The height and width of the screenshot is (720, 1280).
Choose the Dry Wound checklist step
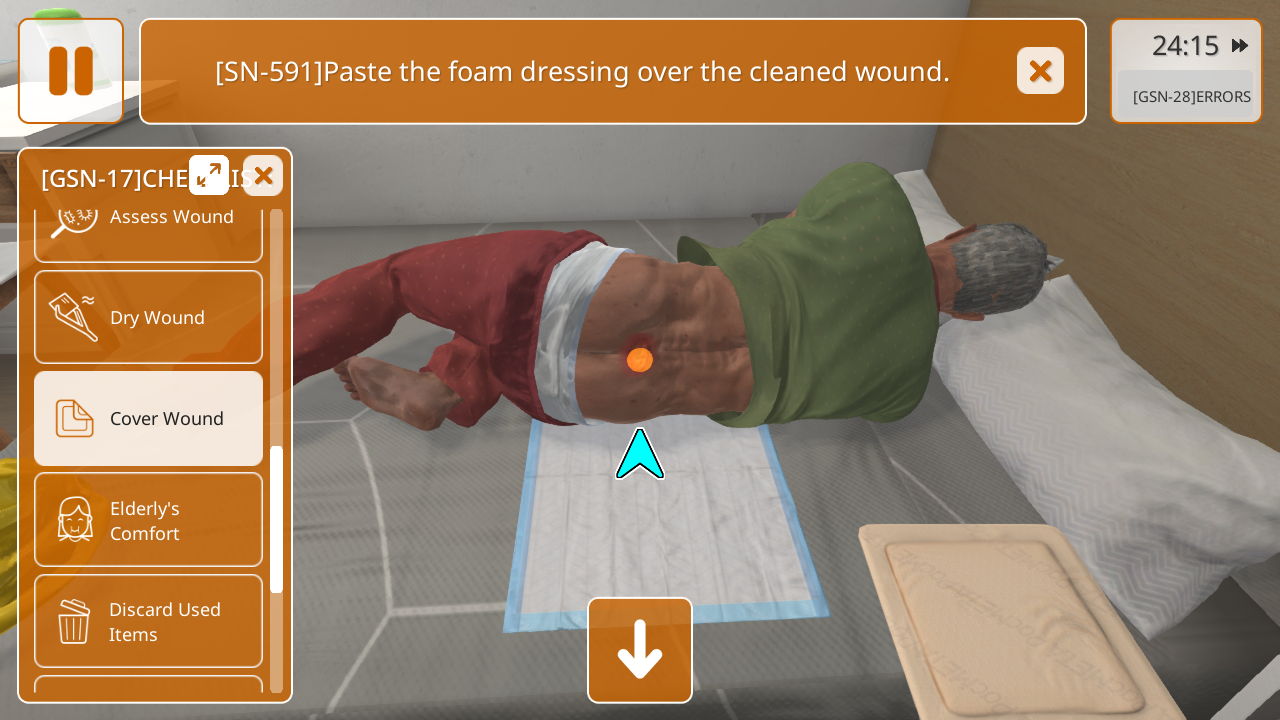coord(148,317)
